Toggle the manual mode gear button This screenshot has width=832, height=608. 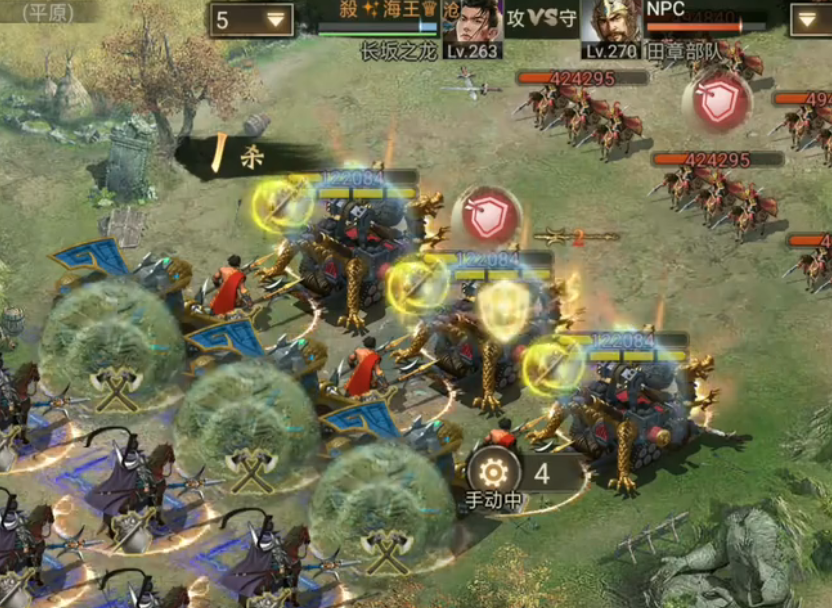(x=493, y=472)
